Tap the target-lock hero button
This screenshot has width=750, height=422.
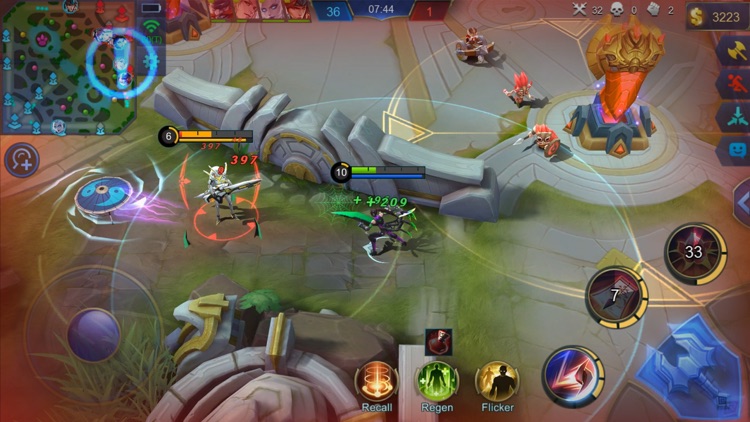[21, 159]
